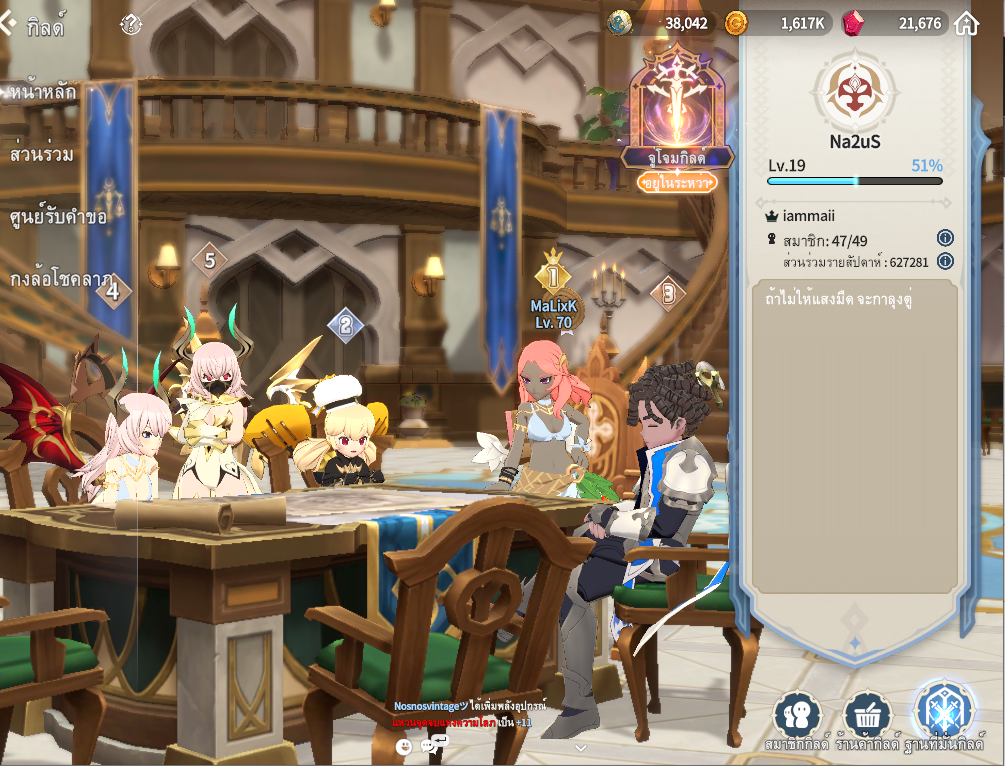1005x766 pixels.
Task: Open กงล้อโชคลาภ fortune wheel entry
Action: coord(60,279)
